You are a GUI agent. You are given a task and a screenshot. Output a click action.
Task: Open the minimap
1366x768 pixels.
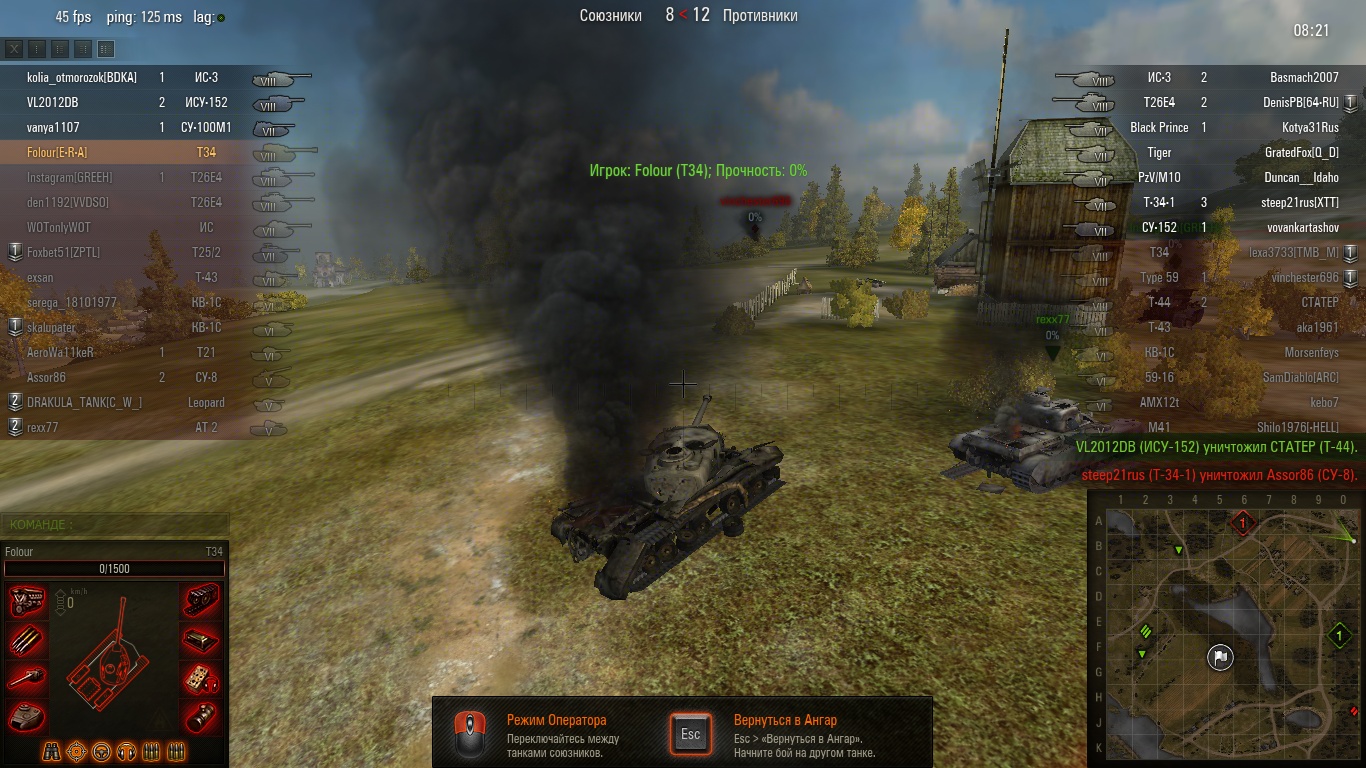coord(1227,632)
